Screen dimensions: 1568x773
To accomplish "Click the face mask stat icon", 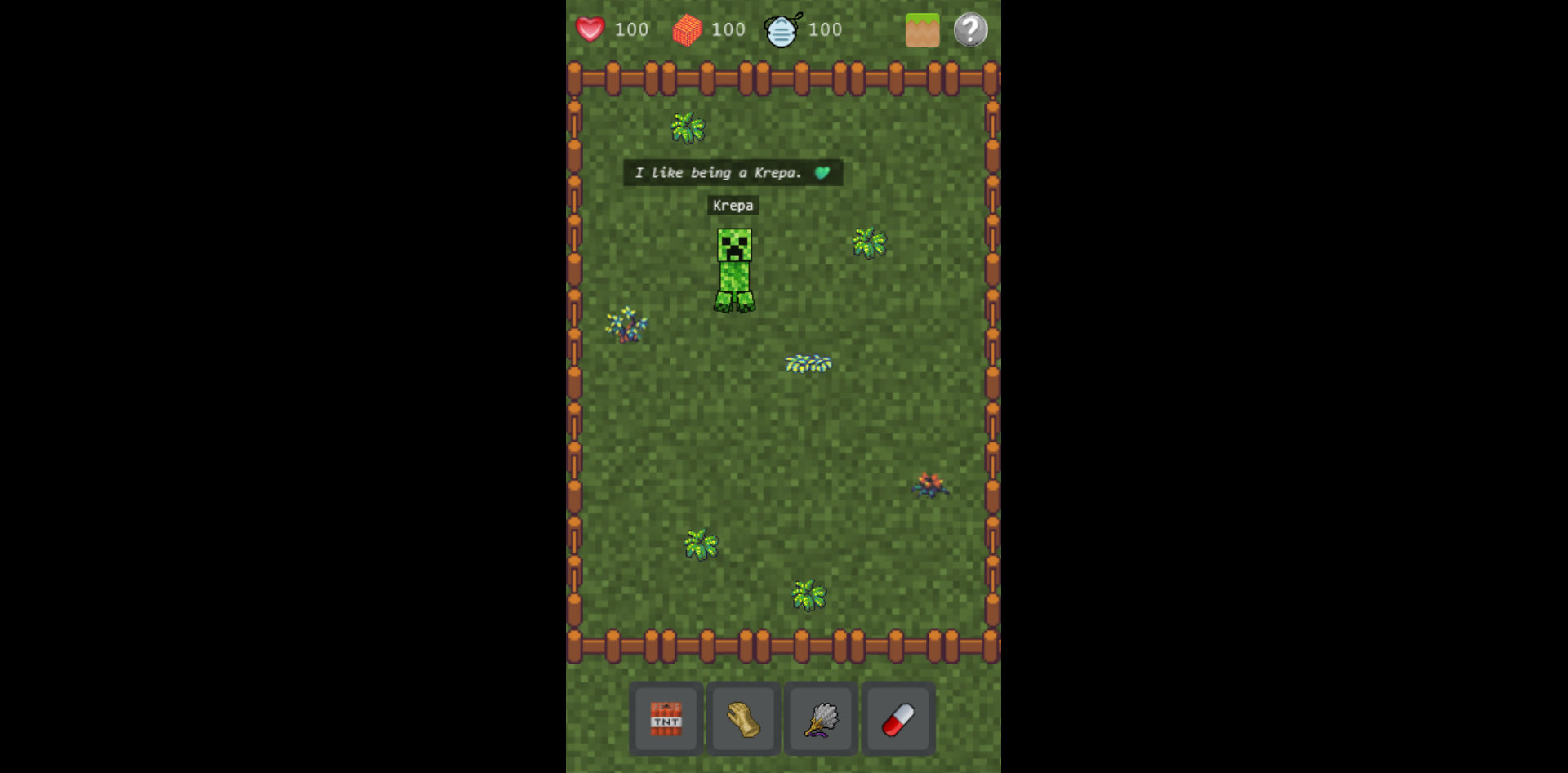I will click(x=782, y=29).
